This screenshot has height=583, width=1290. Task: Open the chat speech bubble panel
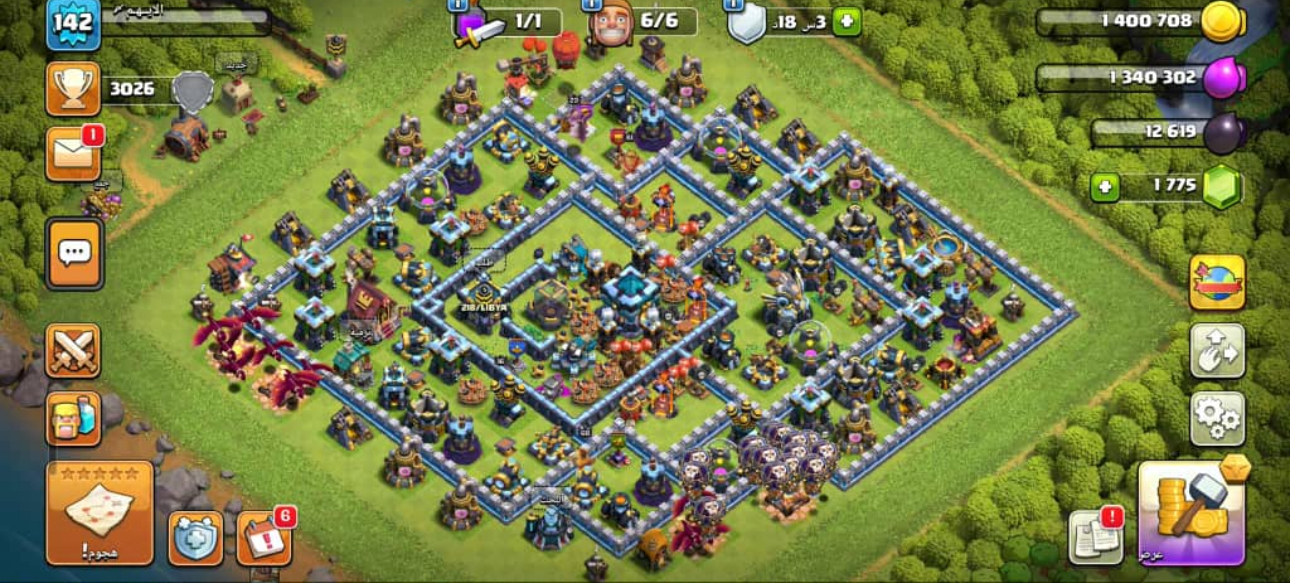(x=73, y=253)
